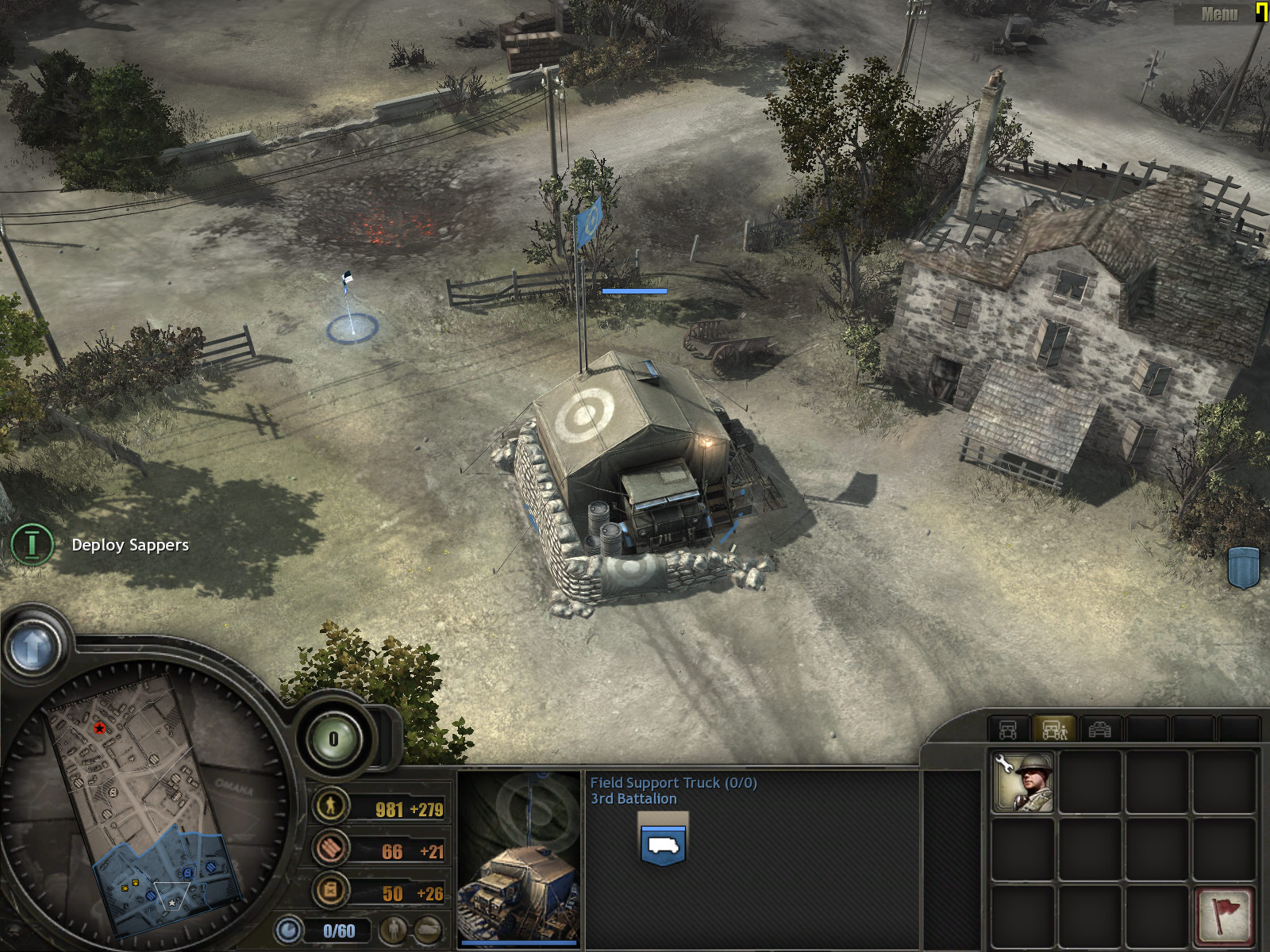Image resolution: width=1270 pixels, height=952 pixels.
Task: Switch to the truck with soldier tab
Action: [x=1054, y=729]
